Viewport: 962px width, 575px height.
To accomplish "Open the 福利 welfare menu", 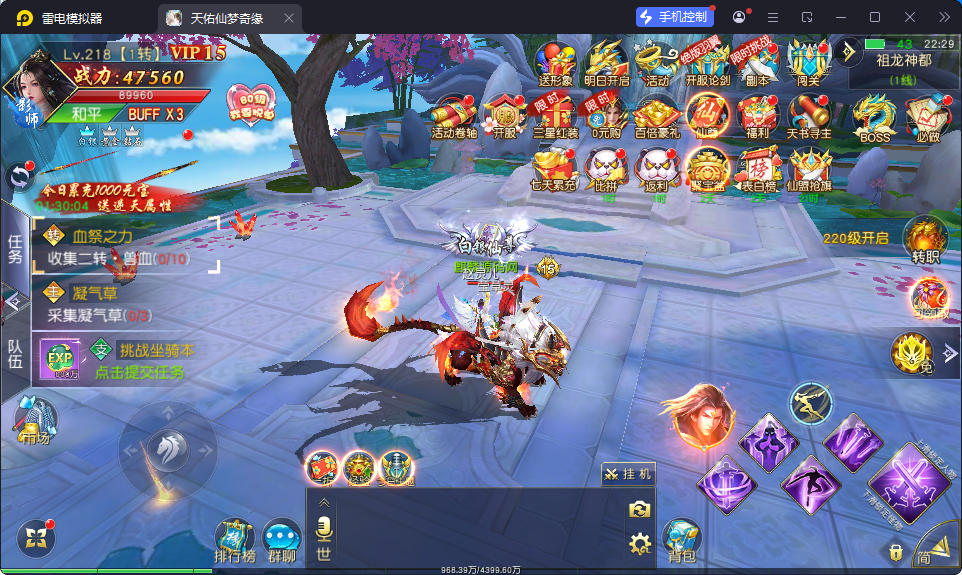I will [756, 116].
